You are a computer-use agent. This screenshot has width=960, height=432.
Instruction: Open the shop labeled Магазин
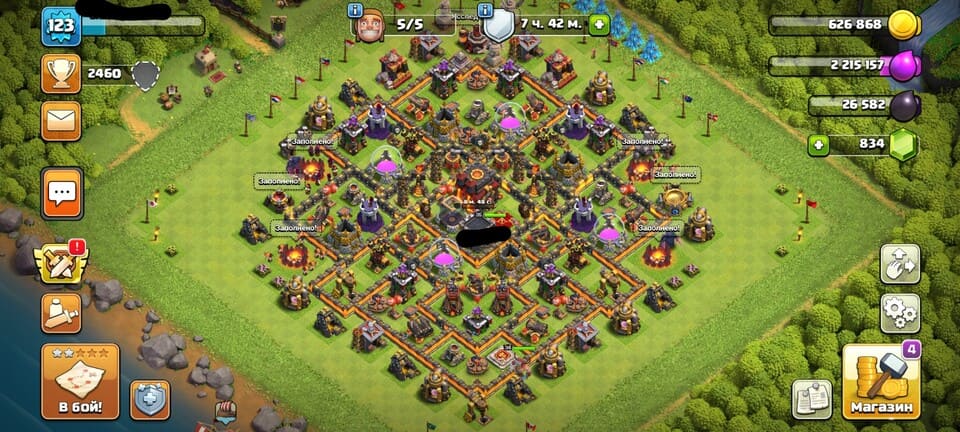882,382
